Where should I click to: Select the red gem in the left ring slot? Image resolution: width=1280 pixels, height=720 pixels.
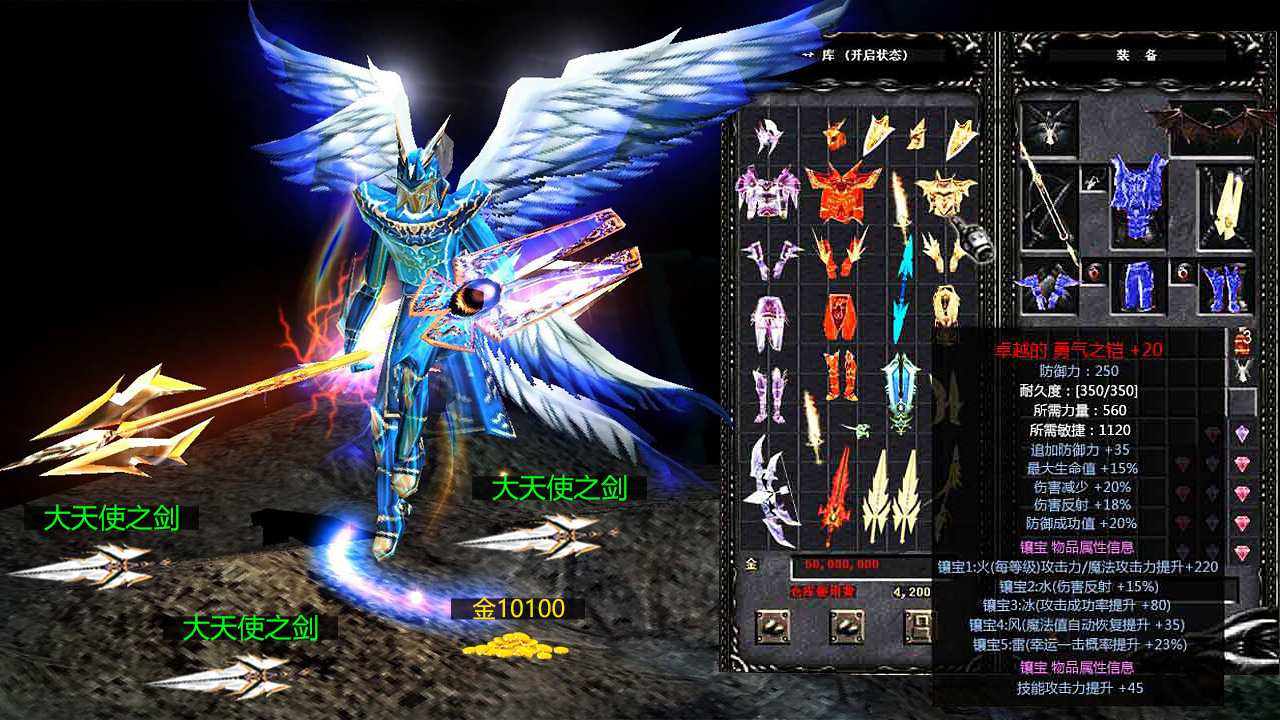click(1094, 272)
